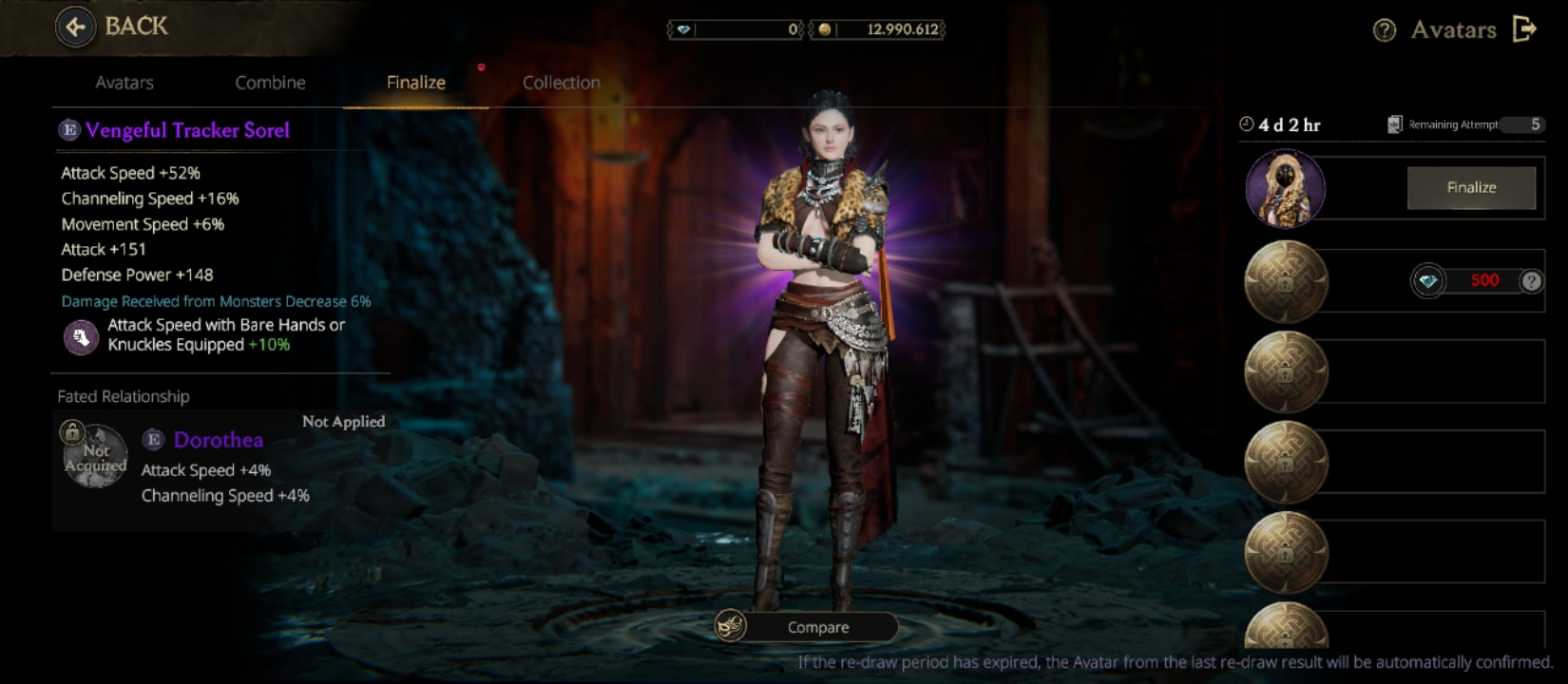Screen dimensions: 1568x684
Task: Exit the Avatars screen via door icon
Action: pos(1524,29)
